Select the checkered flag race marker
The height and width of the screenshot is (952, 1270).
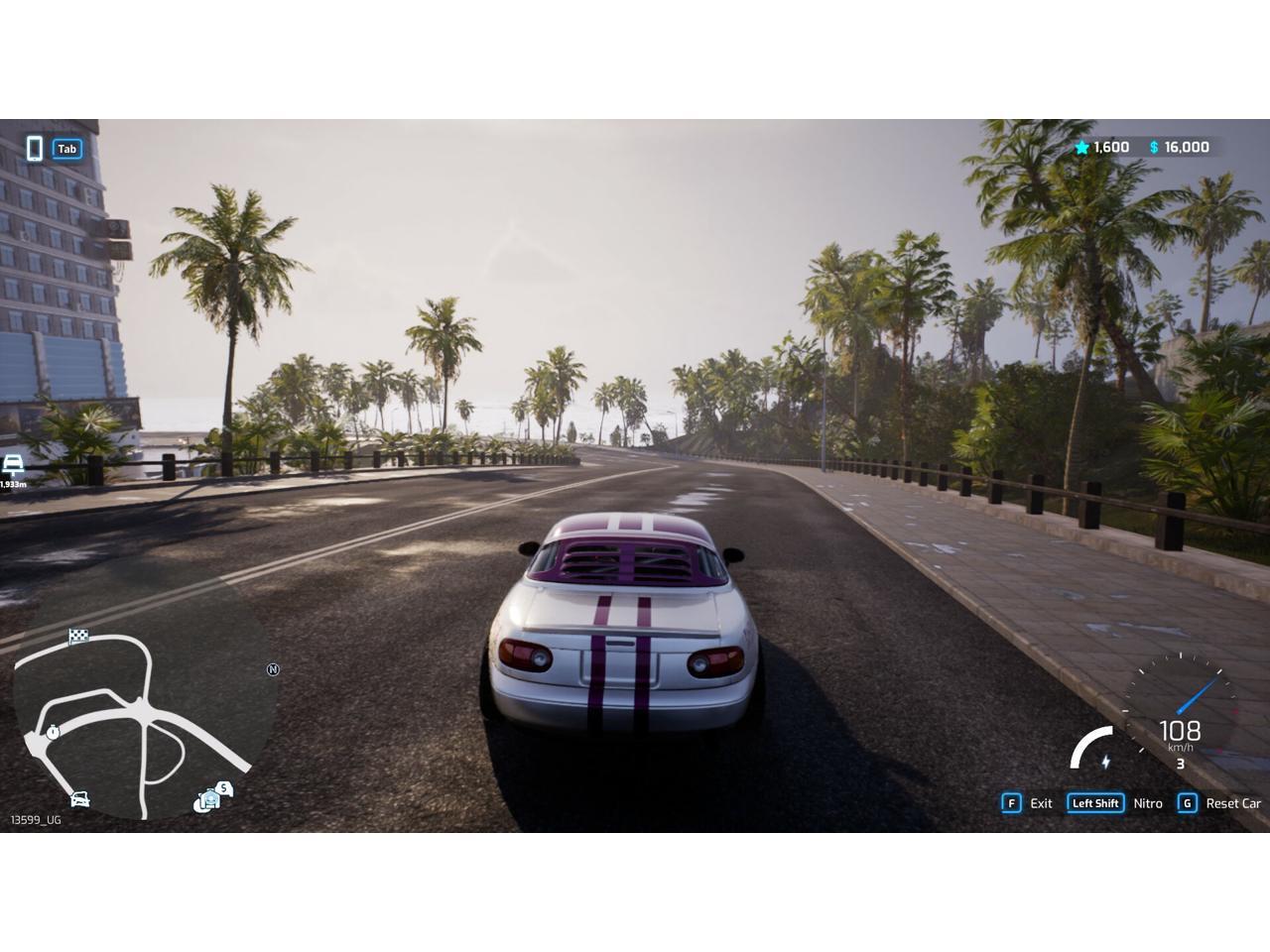[x=78, y=636]
